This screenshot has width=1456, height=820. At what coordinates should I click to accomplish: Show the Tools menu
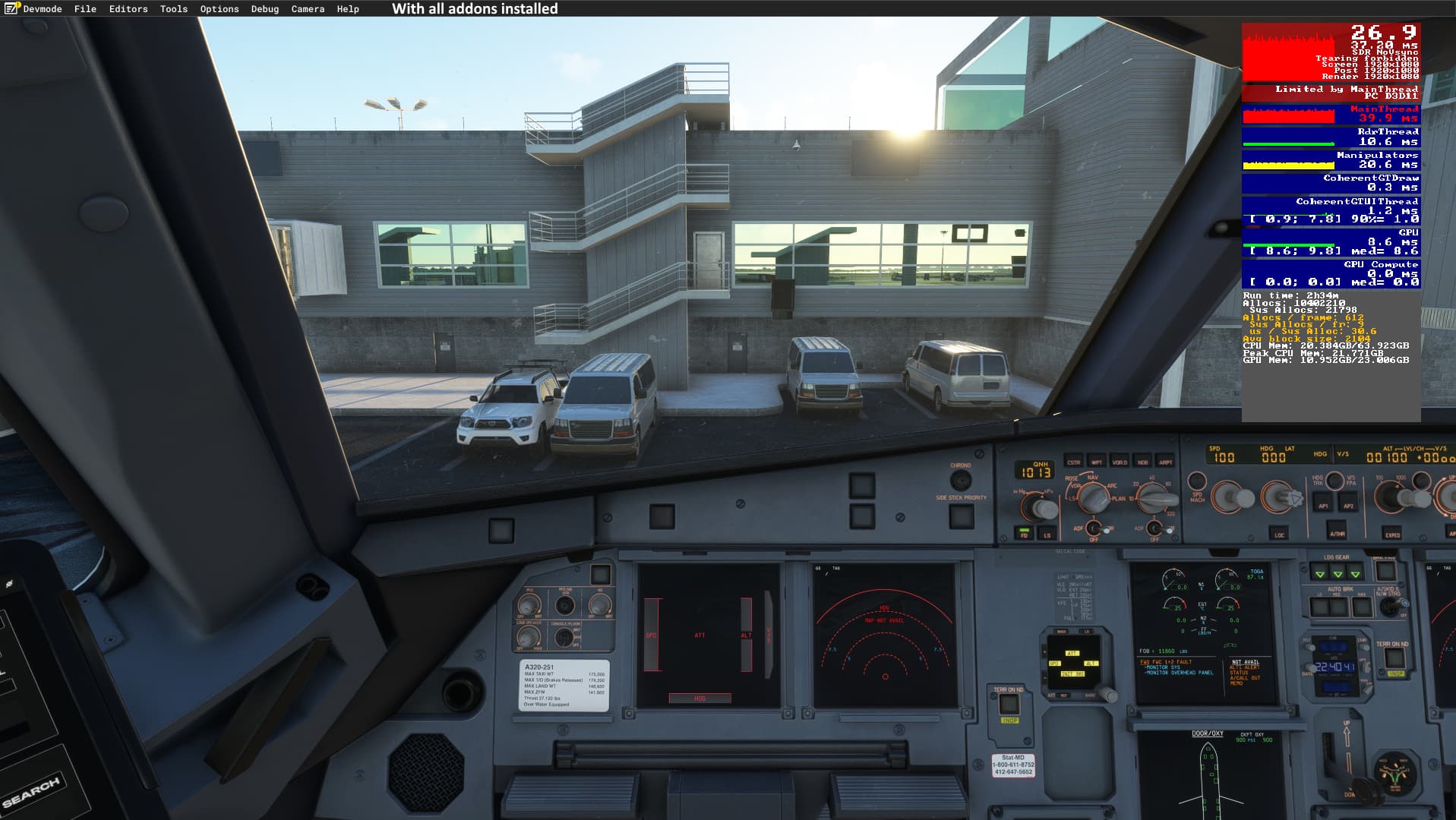[x=173, y=9]
